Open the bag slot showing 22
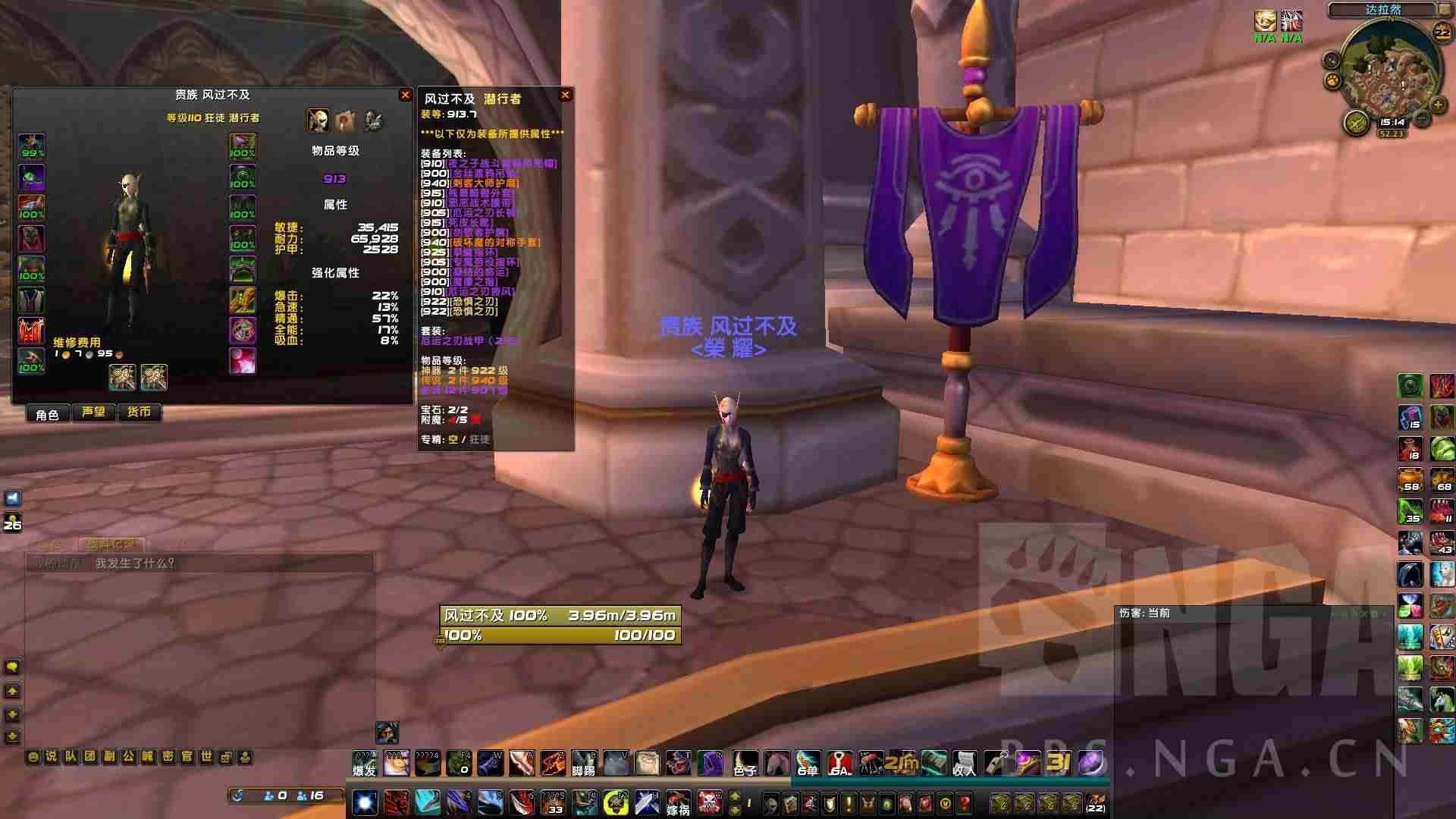Viewport: 1456px width, 819px height. point(1095,802)
